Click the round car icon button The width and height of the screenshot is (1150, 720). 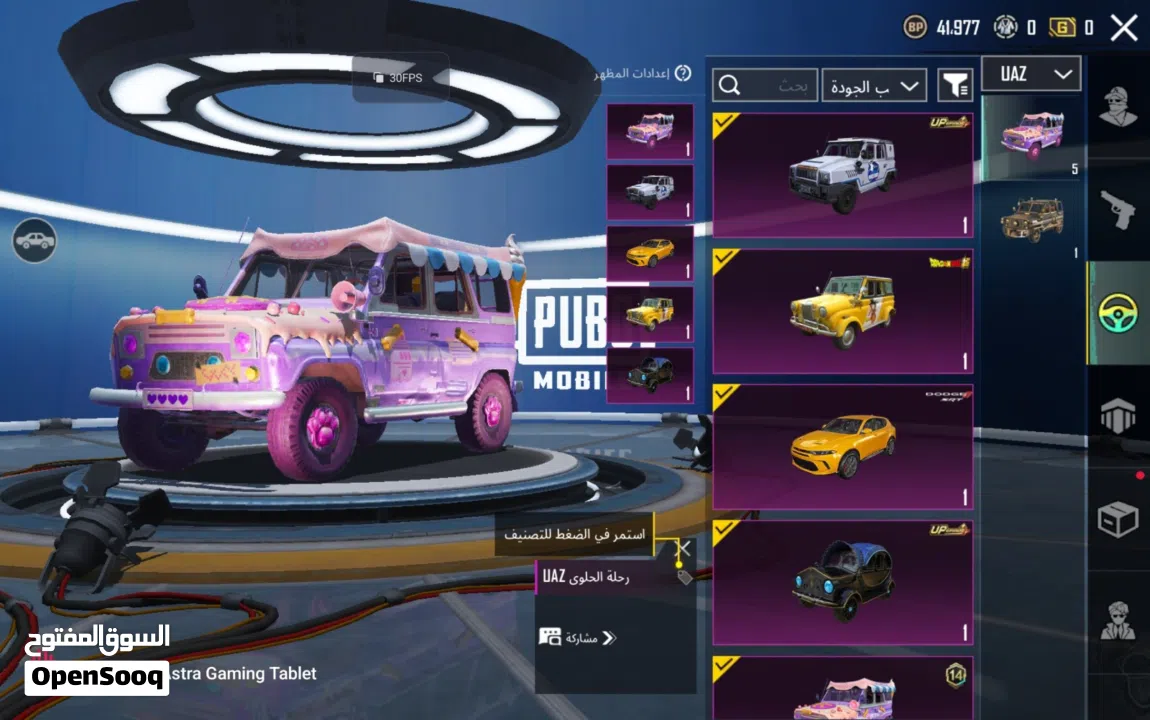(x=35, y=241)
